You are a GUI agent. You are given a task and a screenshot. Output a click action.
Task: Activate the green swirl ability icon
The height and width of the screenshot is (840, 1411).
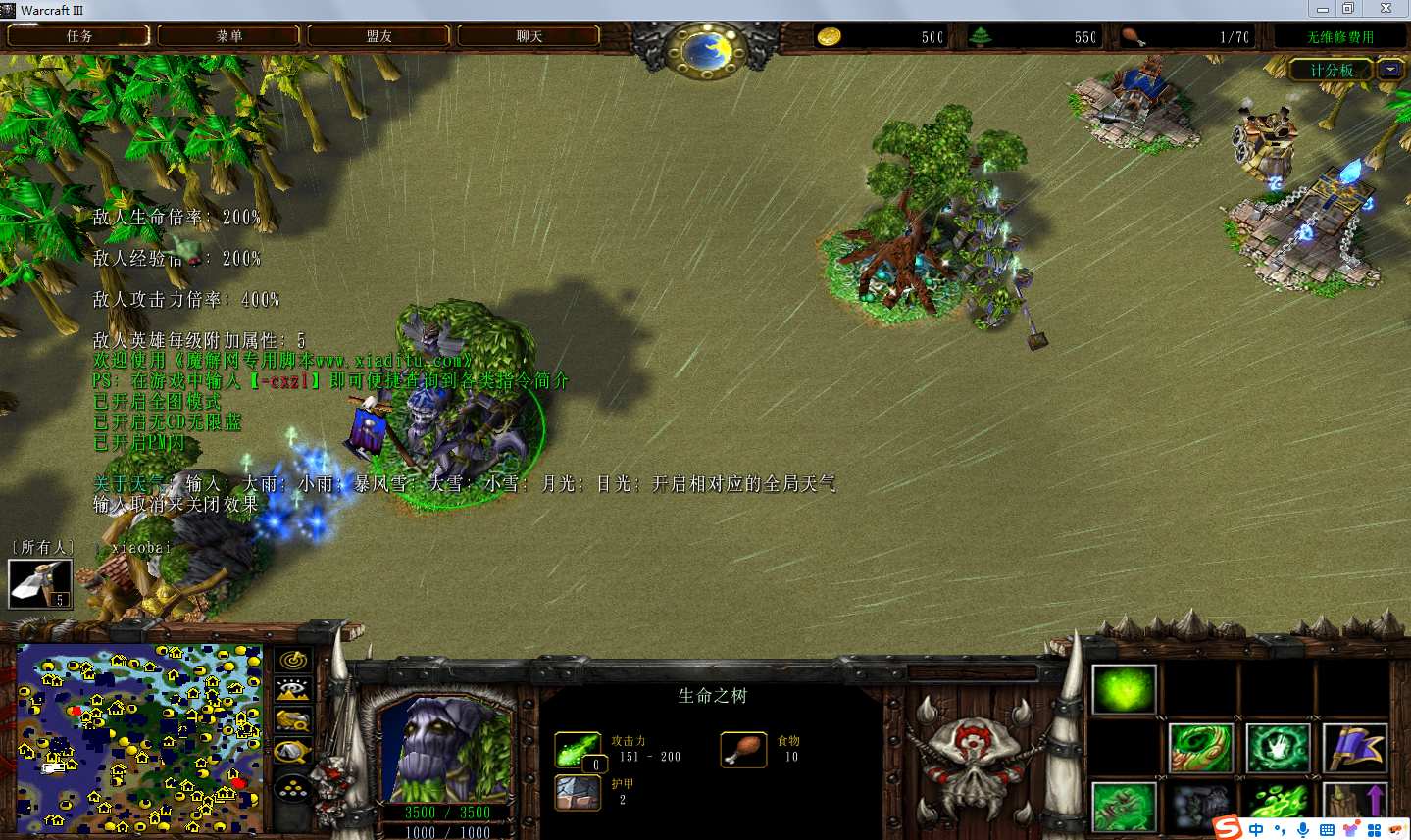point(1201,748)
